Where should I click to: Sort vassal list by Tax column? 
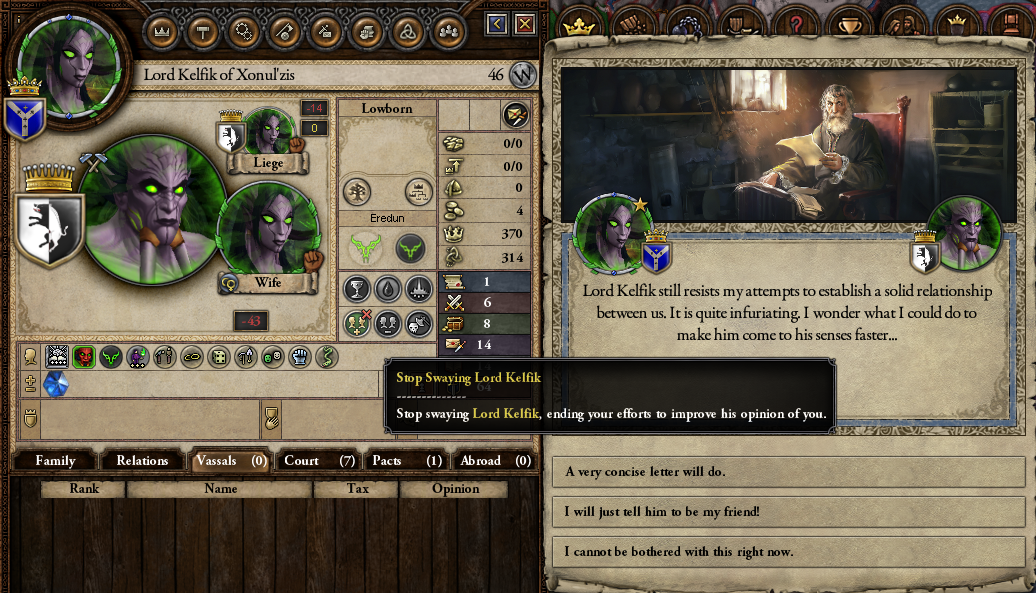(x=357, y=489)
